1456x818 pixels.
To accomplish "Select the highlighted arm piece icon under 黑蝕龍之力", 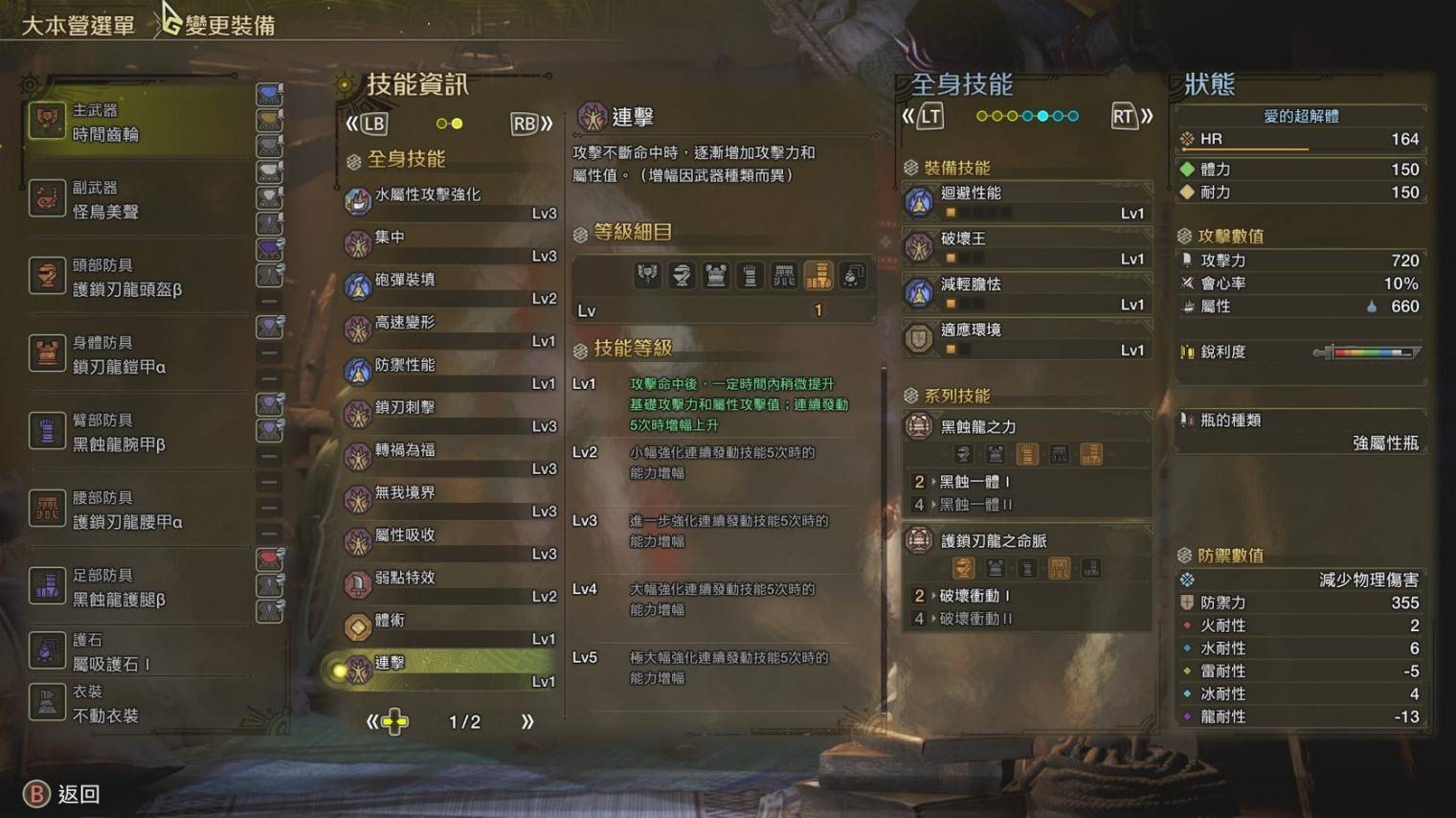I will [1026, 454].
